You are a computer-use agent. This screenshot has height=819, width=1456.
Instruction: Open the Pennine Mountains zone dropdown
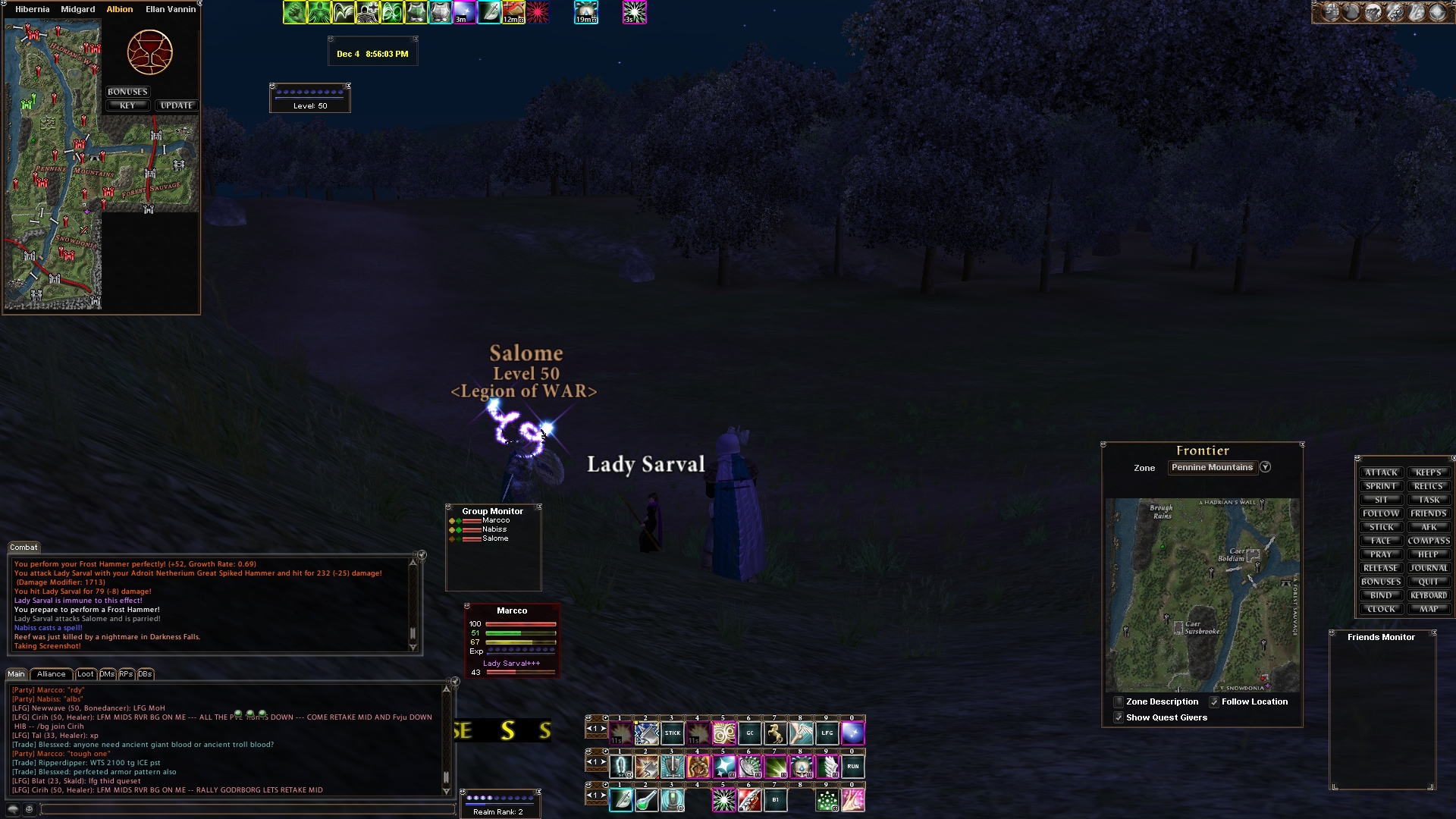tap(1265, 467)
